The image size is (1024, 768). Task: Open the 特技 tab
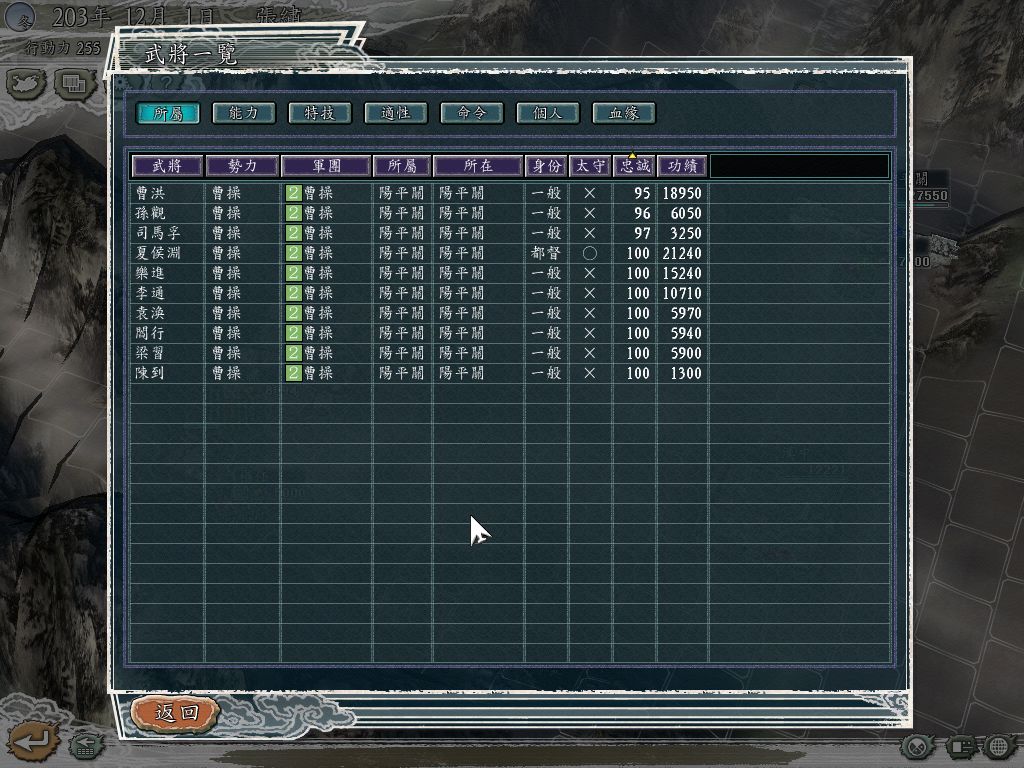[x=320, y=113]
